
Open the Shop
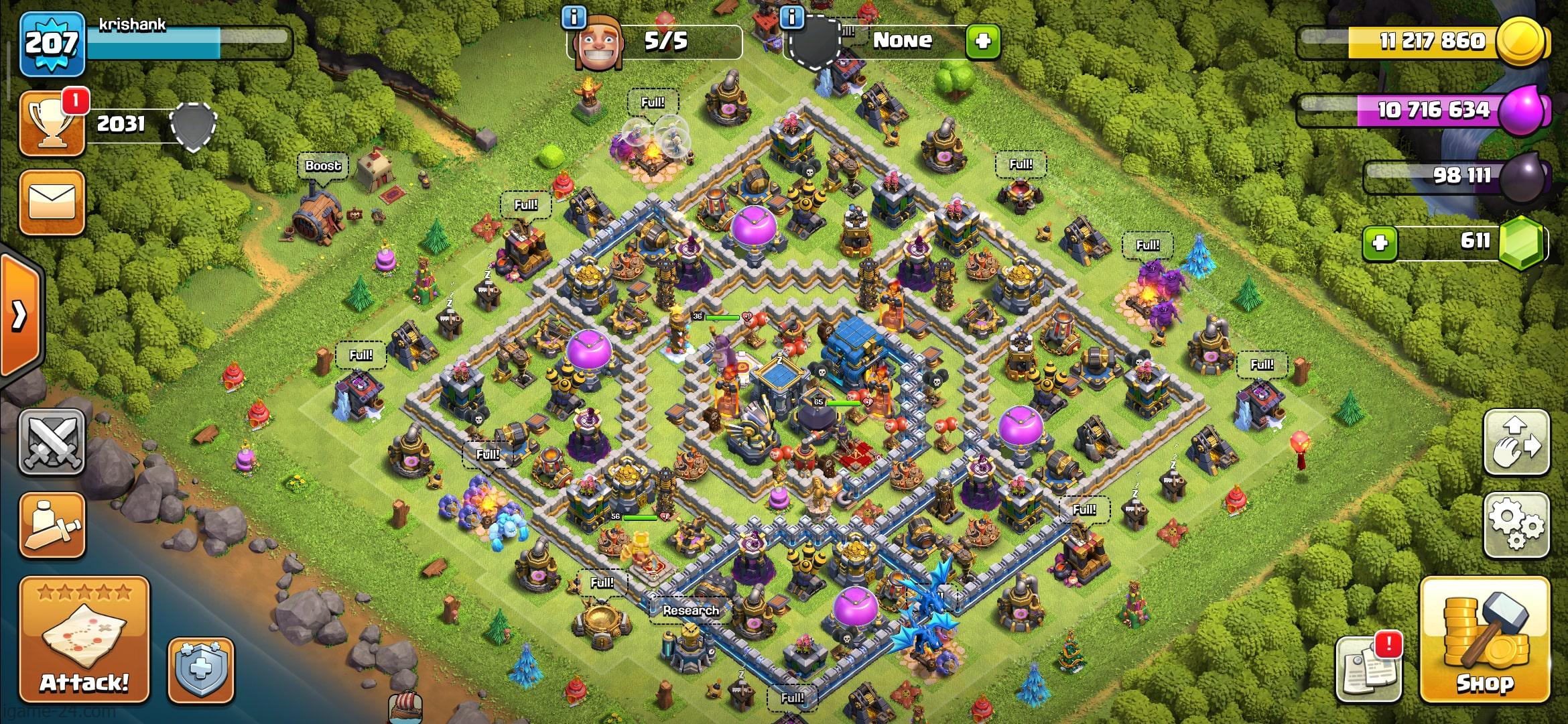point(1485,640)
